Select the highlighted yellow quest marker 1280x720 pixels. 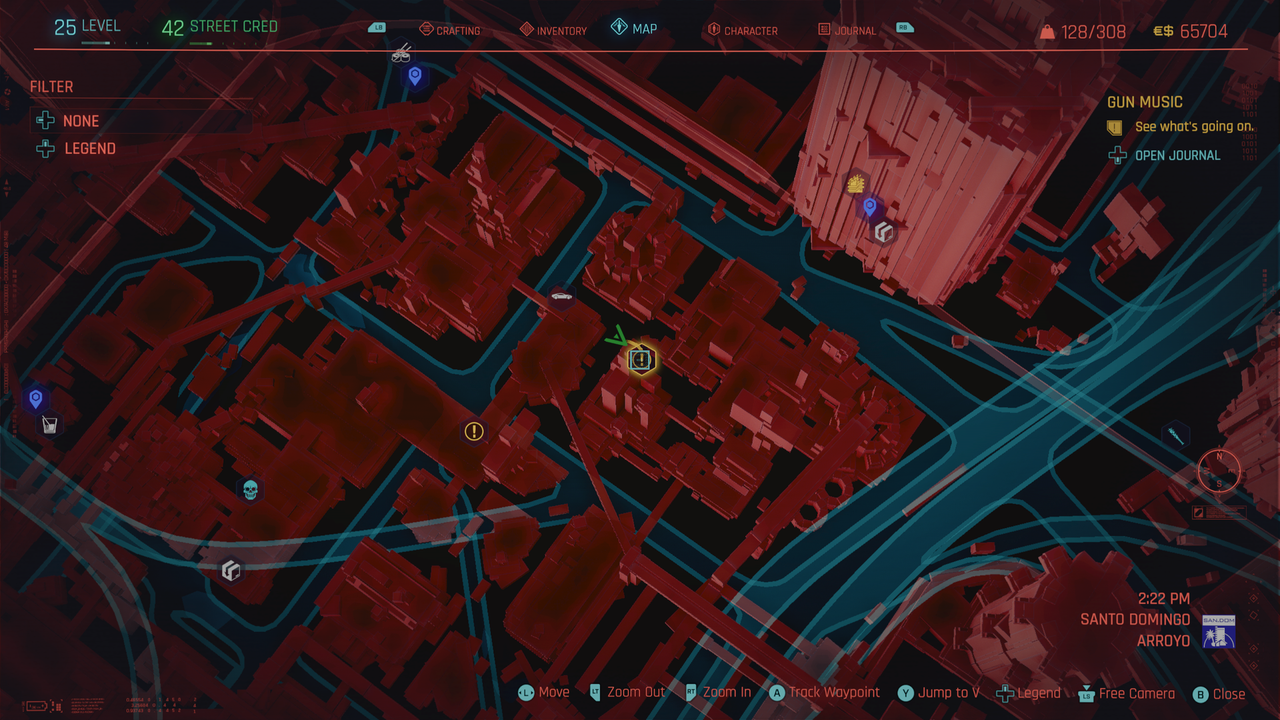click(641, 359)
